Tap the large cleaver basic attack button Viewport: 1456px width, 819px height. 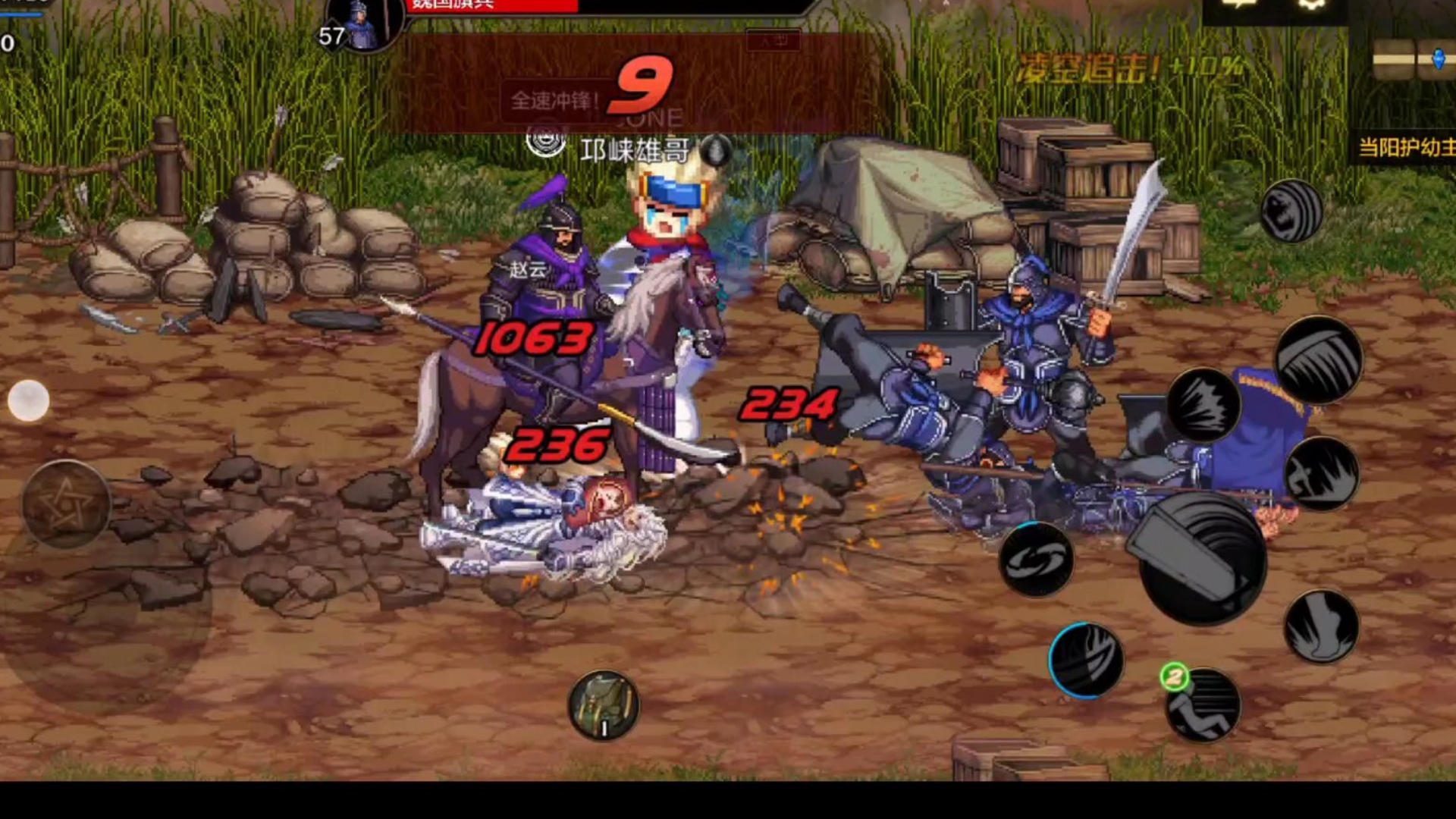1202,561
